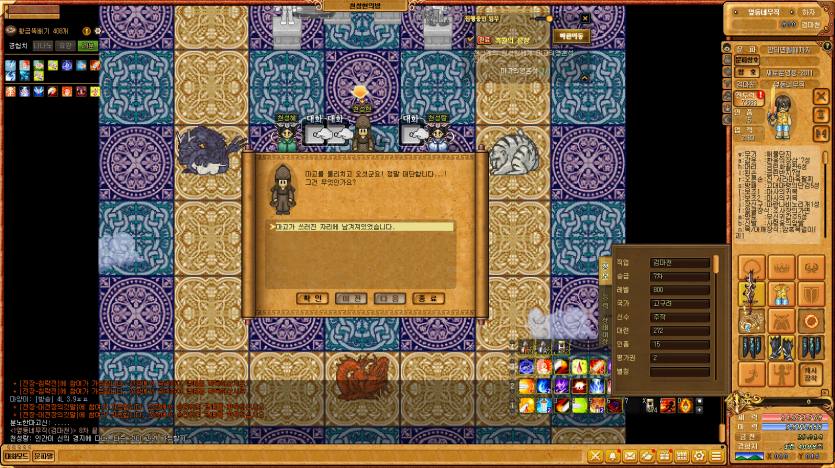Close the dialogue with the 종료 button
The image size is (835, 468).
[x=427, y=298]
